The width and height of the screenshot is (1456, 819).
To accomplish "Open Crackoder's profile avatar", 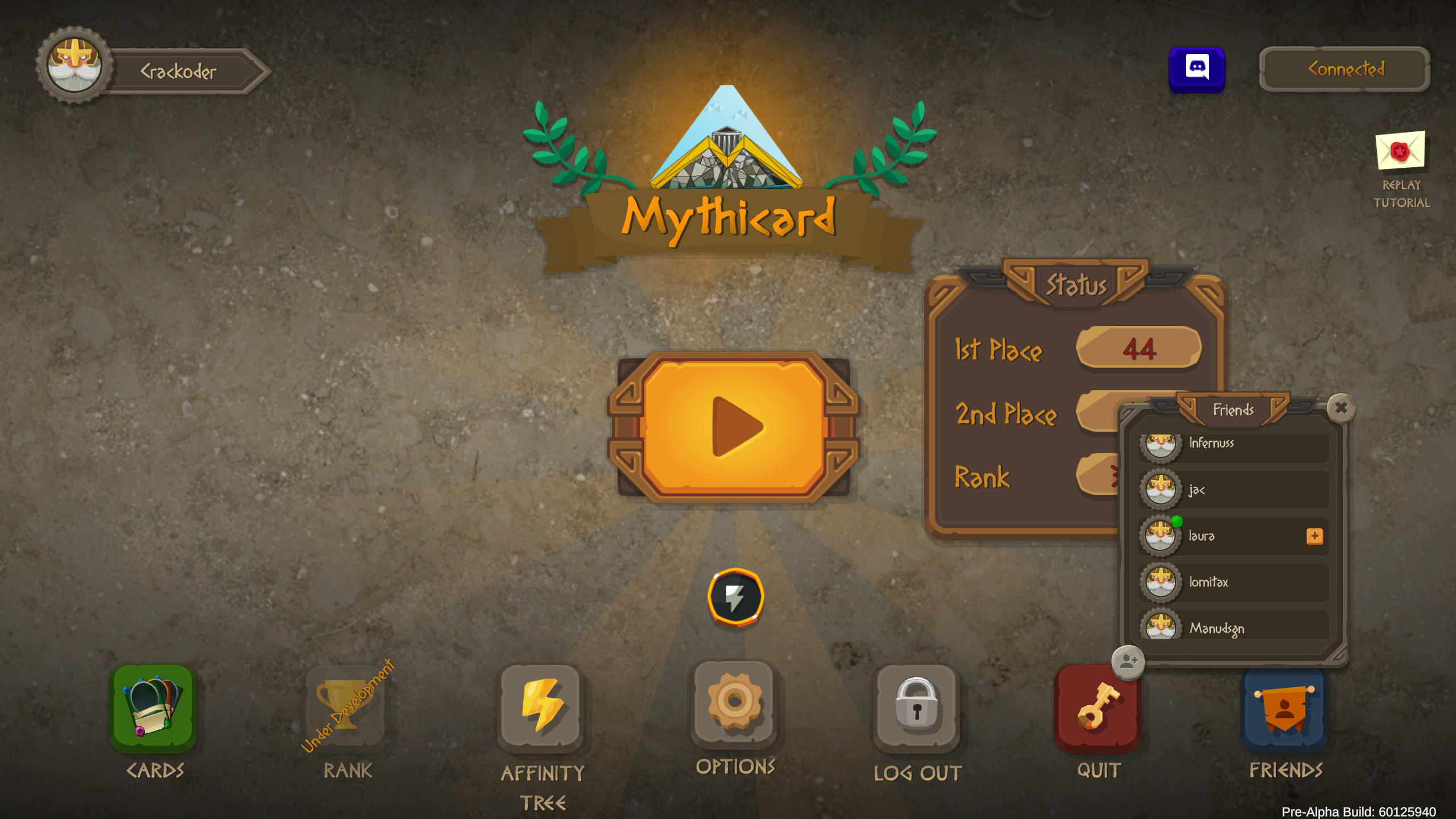I will pos(76,64).
